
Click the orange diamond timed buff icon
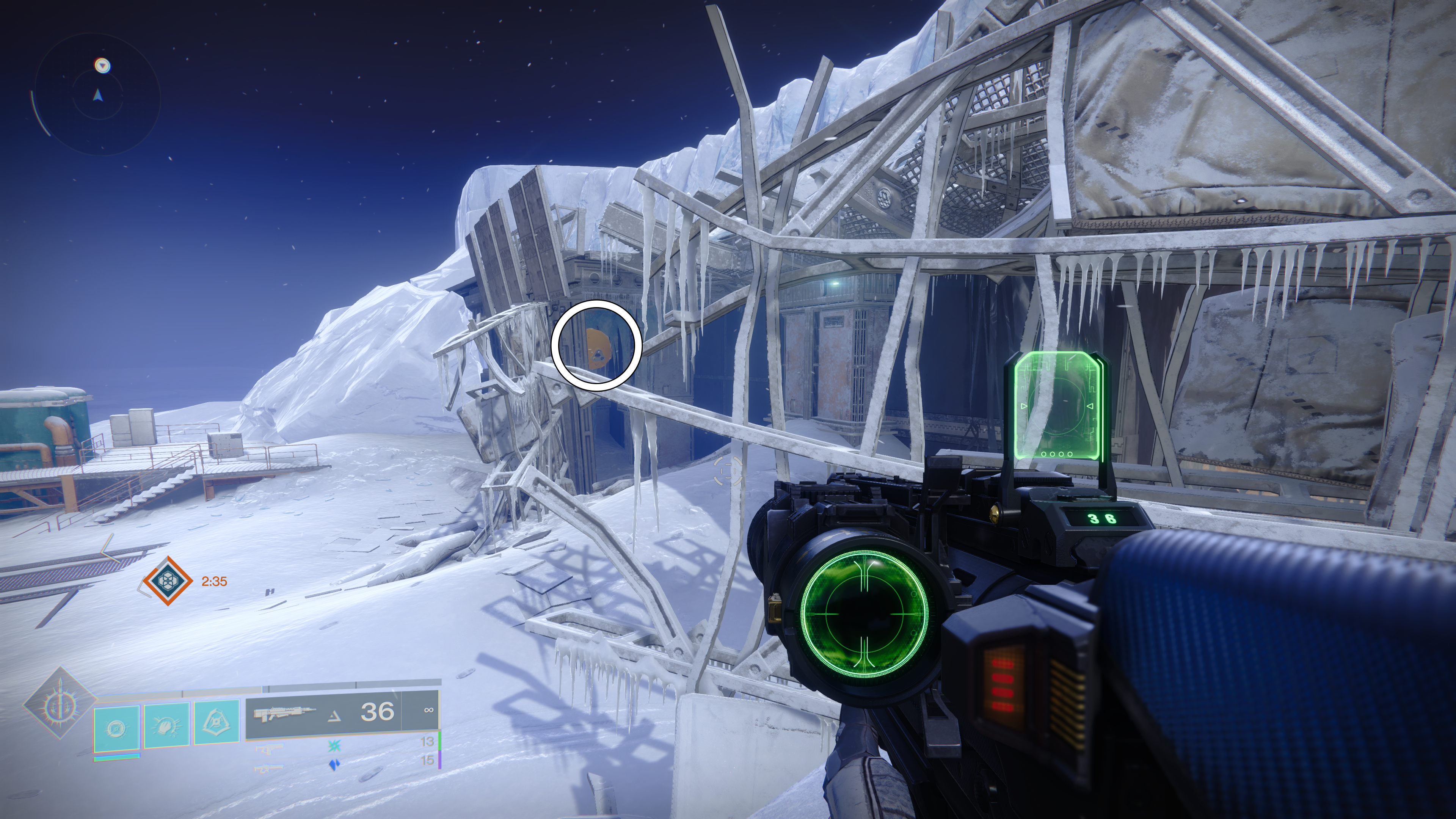(167, 581)
